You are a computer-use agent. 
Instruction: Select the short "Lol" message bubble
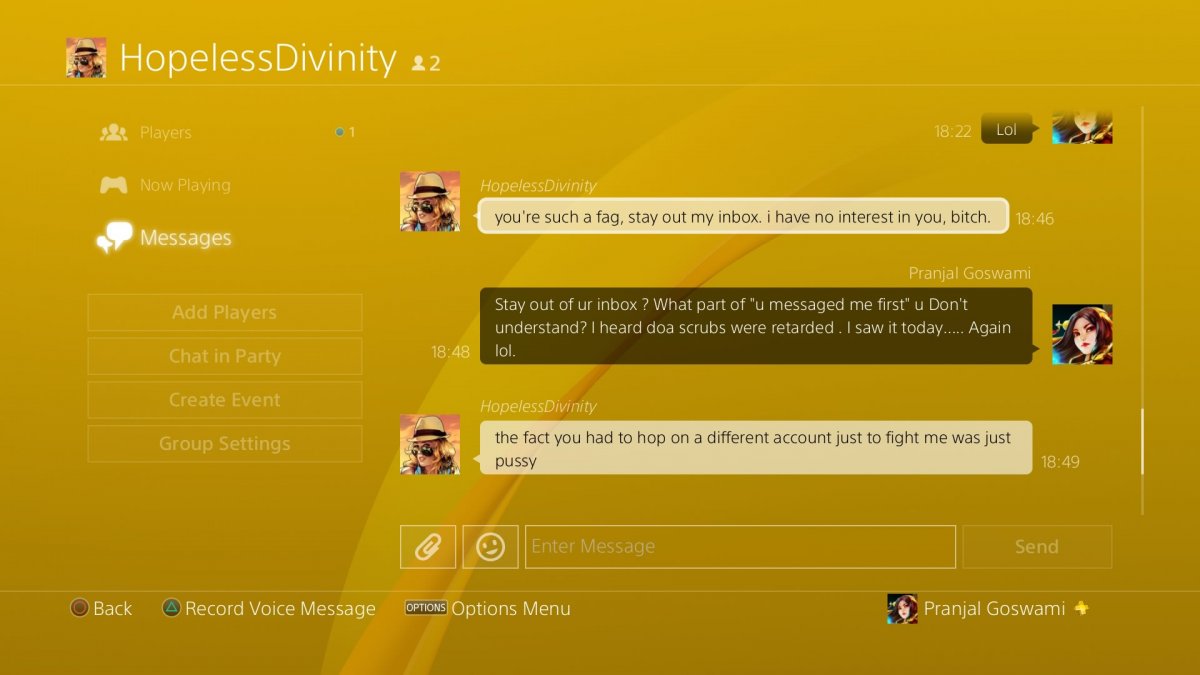[1006, 130]
